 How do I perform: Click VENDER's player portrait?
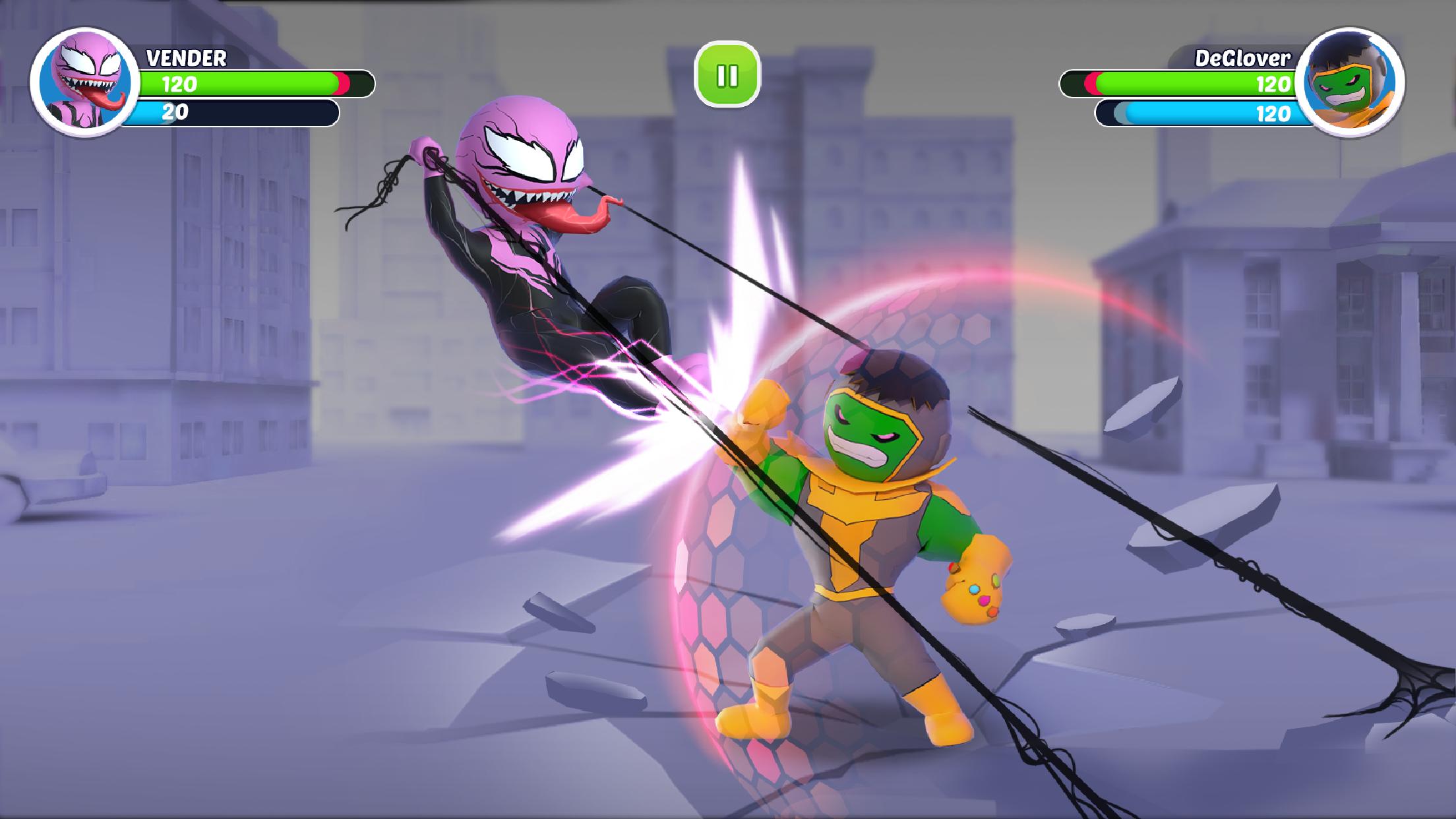tap(84, 82)
